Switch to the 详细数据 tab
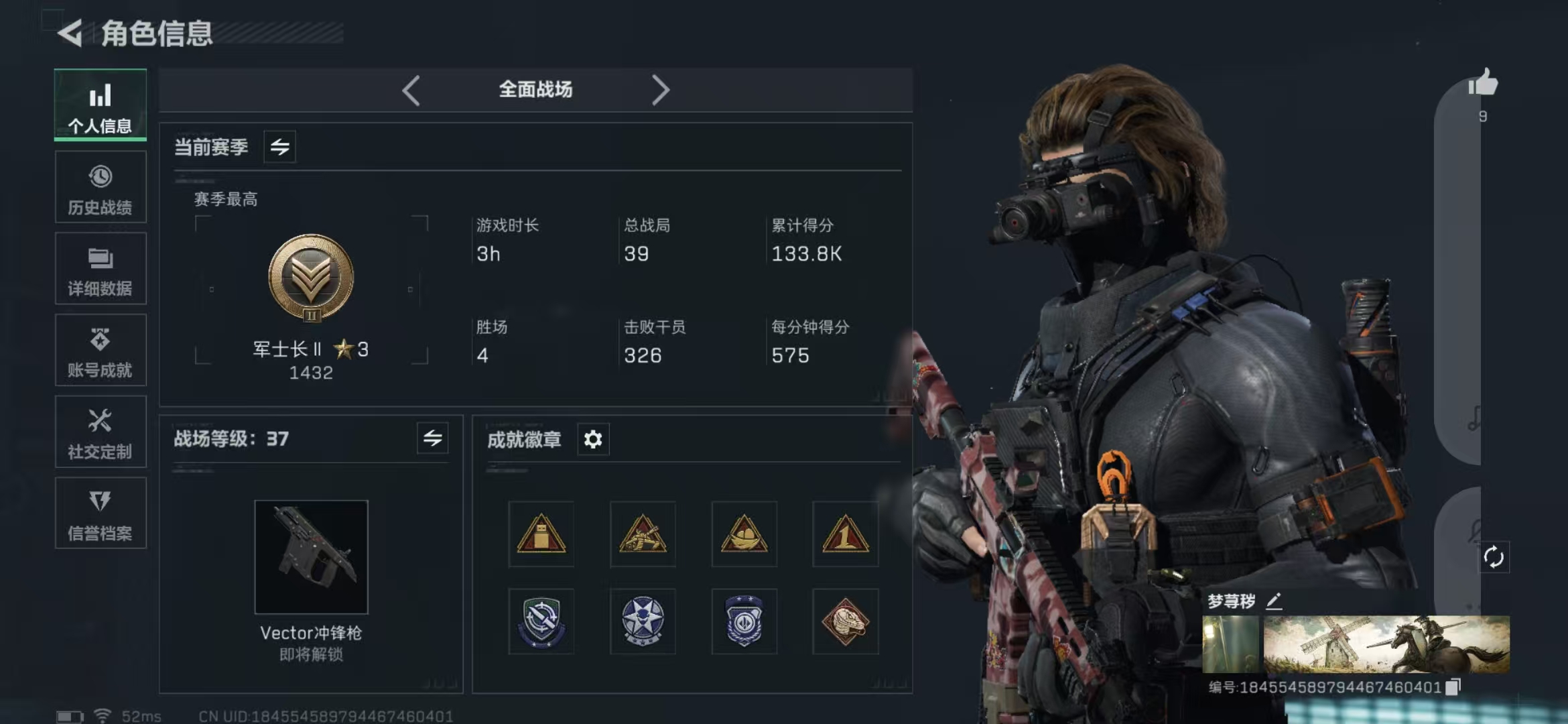Viewport: 1568px width, 724px height. tap(101, 269)
